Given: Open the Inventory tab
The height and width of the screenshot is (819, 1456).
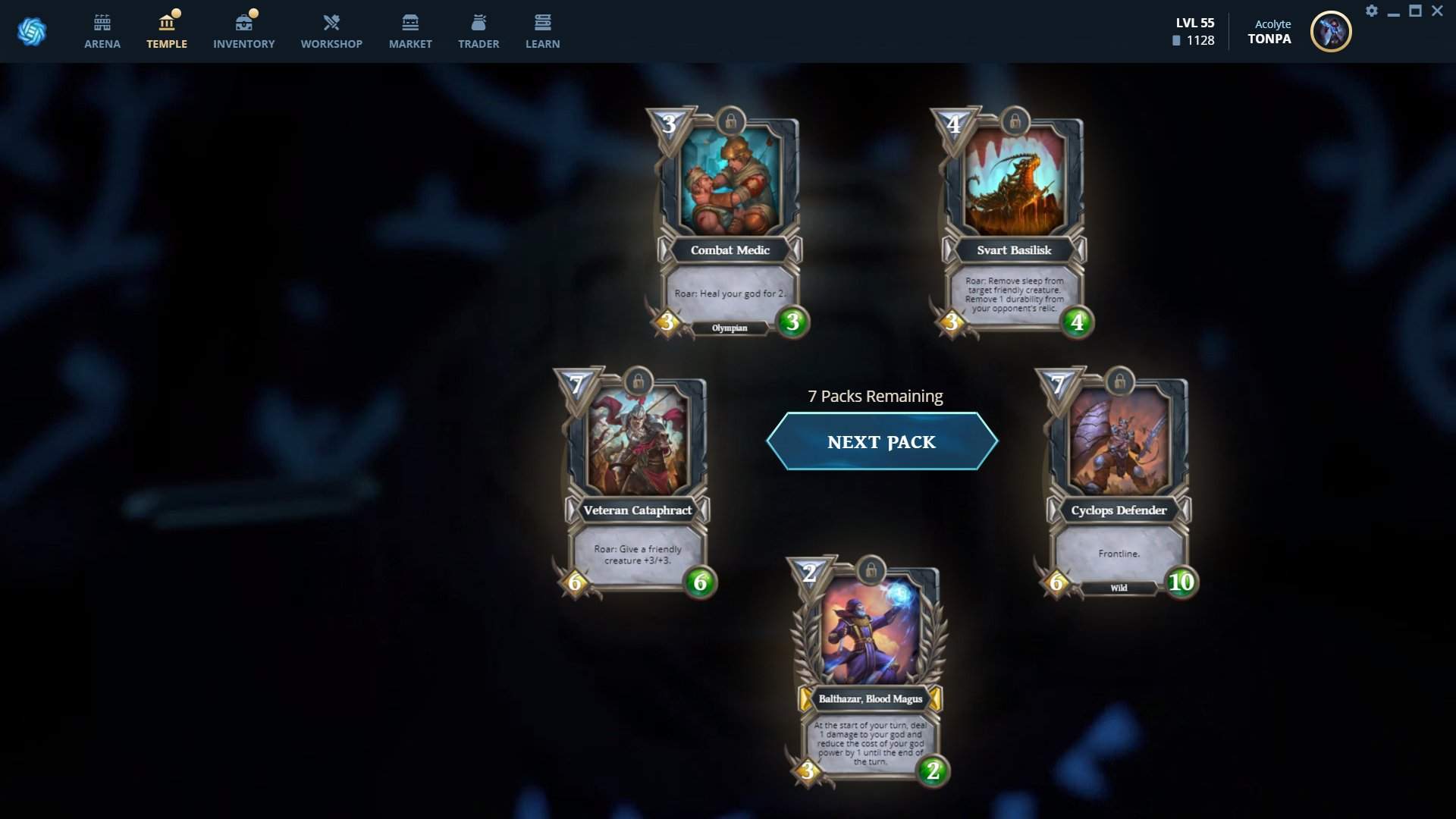Looking at the screenshot, I should click(243, 32).
